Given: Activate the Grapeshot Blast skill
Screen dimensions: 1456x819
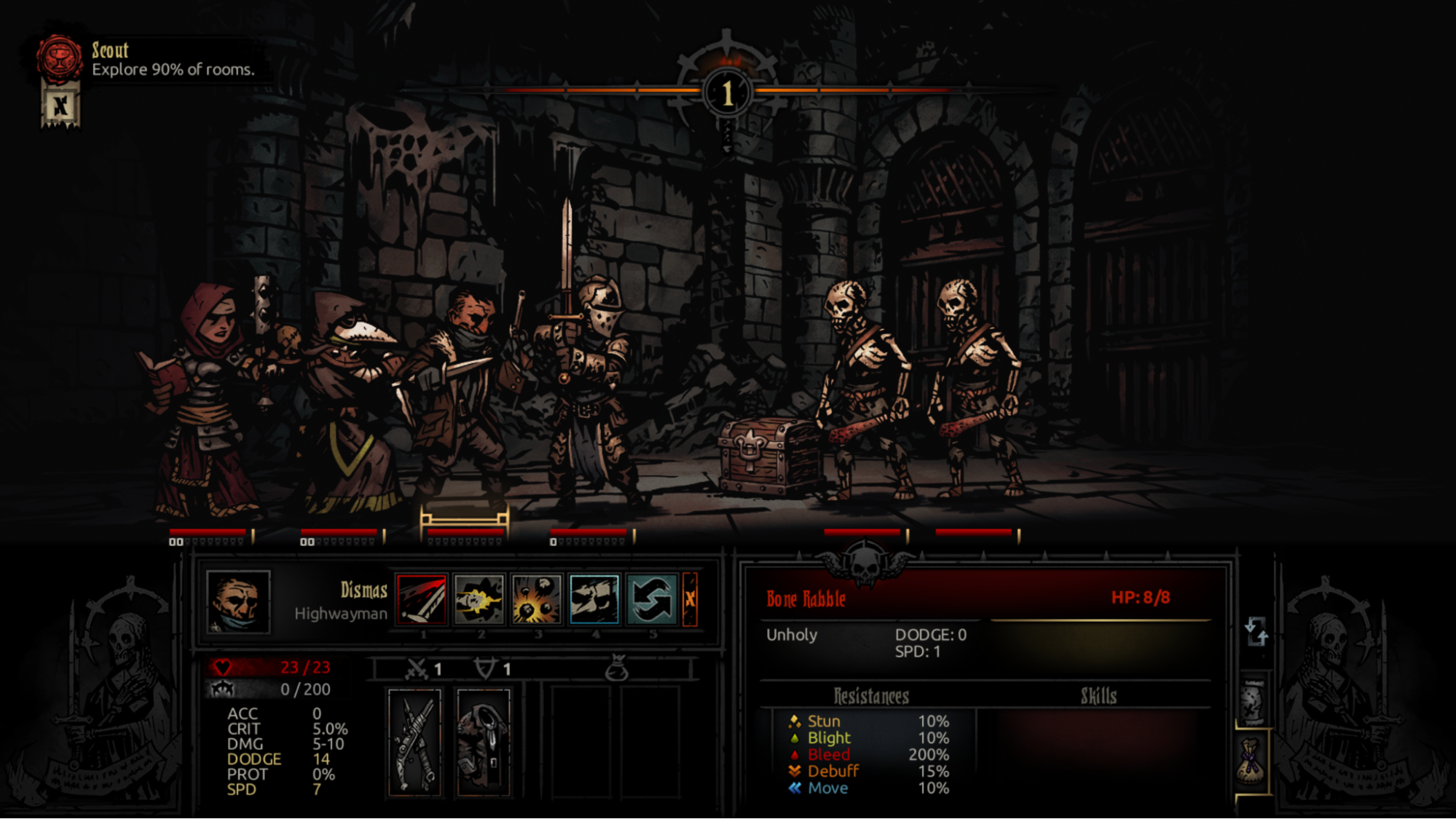Looking at the screenshot, I should tap(536, 599).
